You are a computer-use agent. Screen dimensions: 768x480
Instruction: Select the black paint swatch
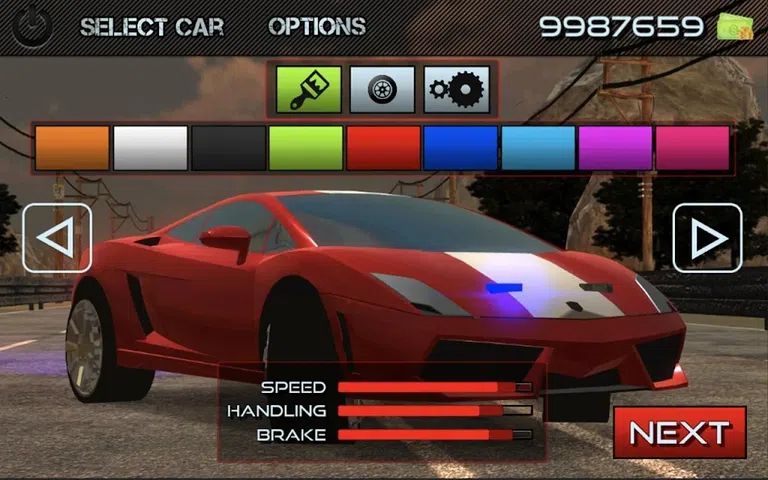[x=228, y=148]
